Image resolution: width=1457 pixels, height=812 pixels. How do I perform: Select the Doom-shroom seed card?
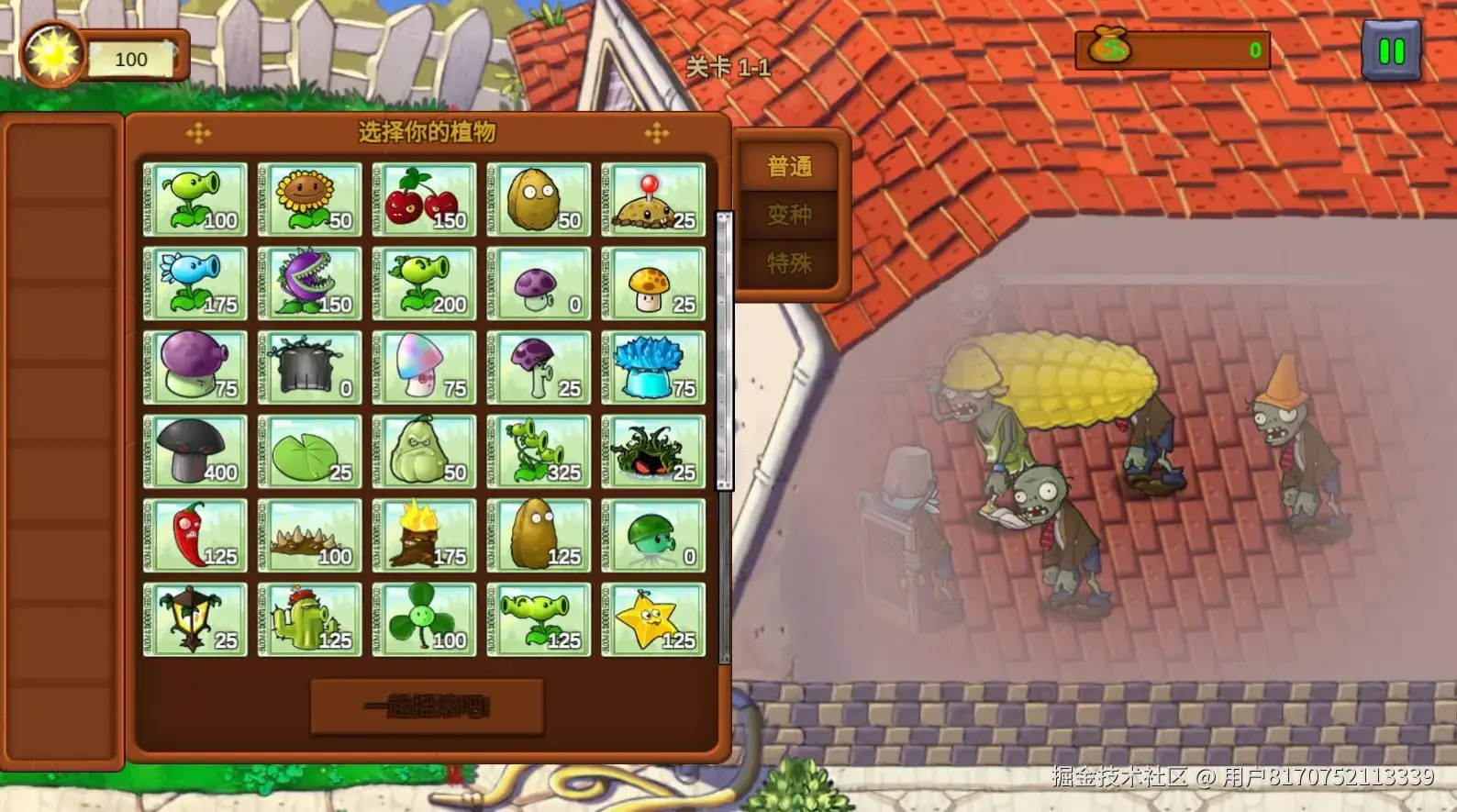(195, 452)
